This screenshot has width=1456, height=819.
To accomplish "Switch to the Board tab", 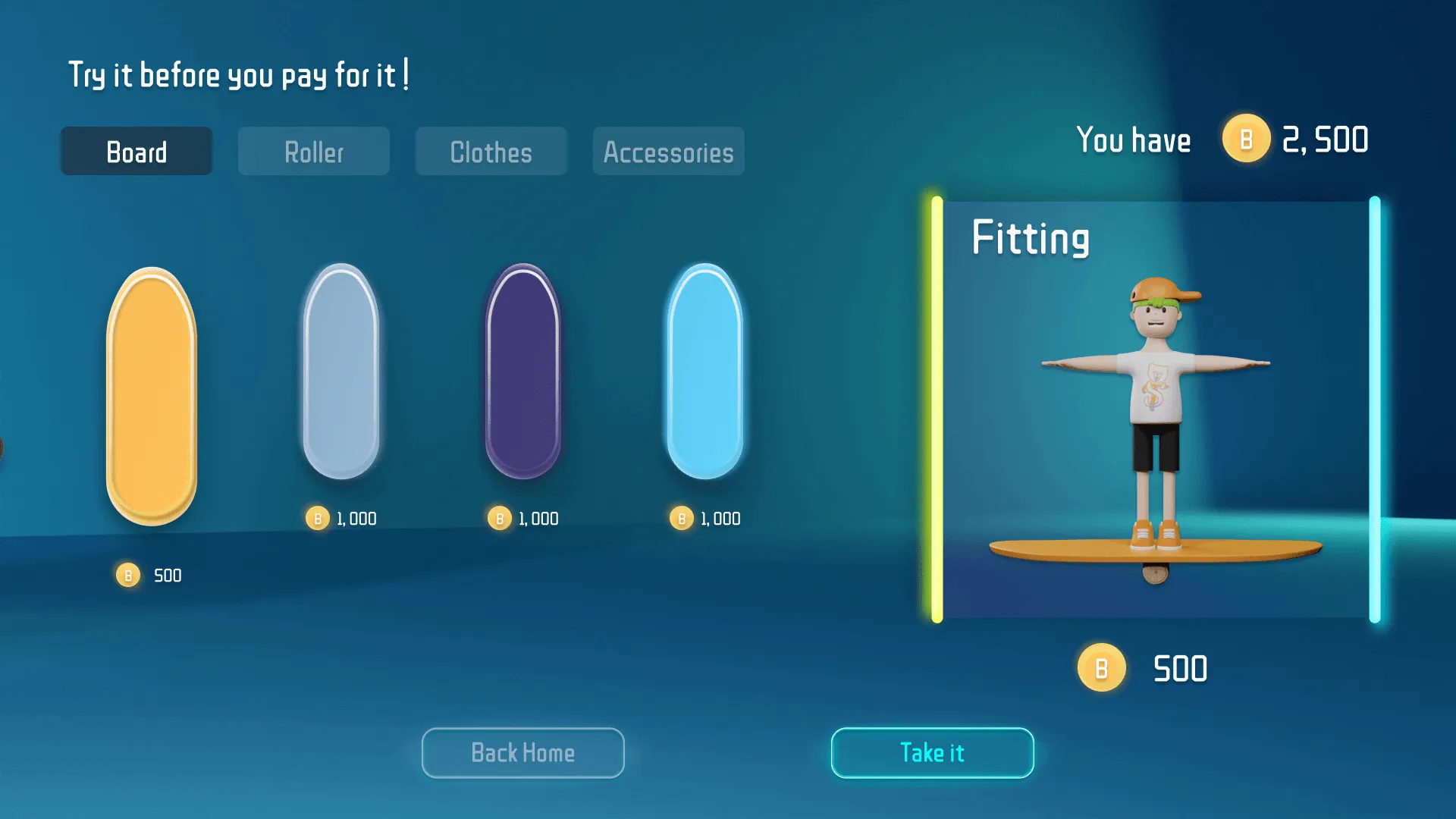I will click(x=136, y=152).
